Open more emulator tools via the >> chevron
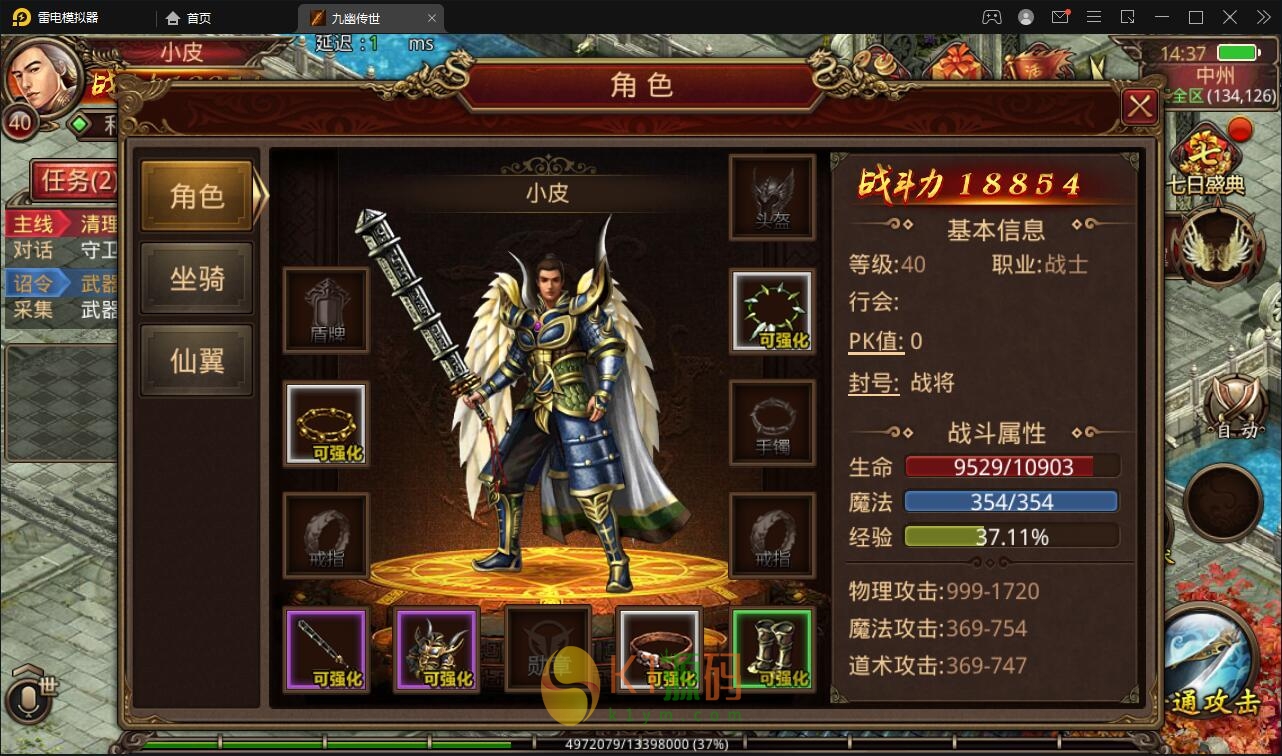 pos(1262,17)
